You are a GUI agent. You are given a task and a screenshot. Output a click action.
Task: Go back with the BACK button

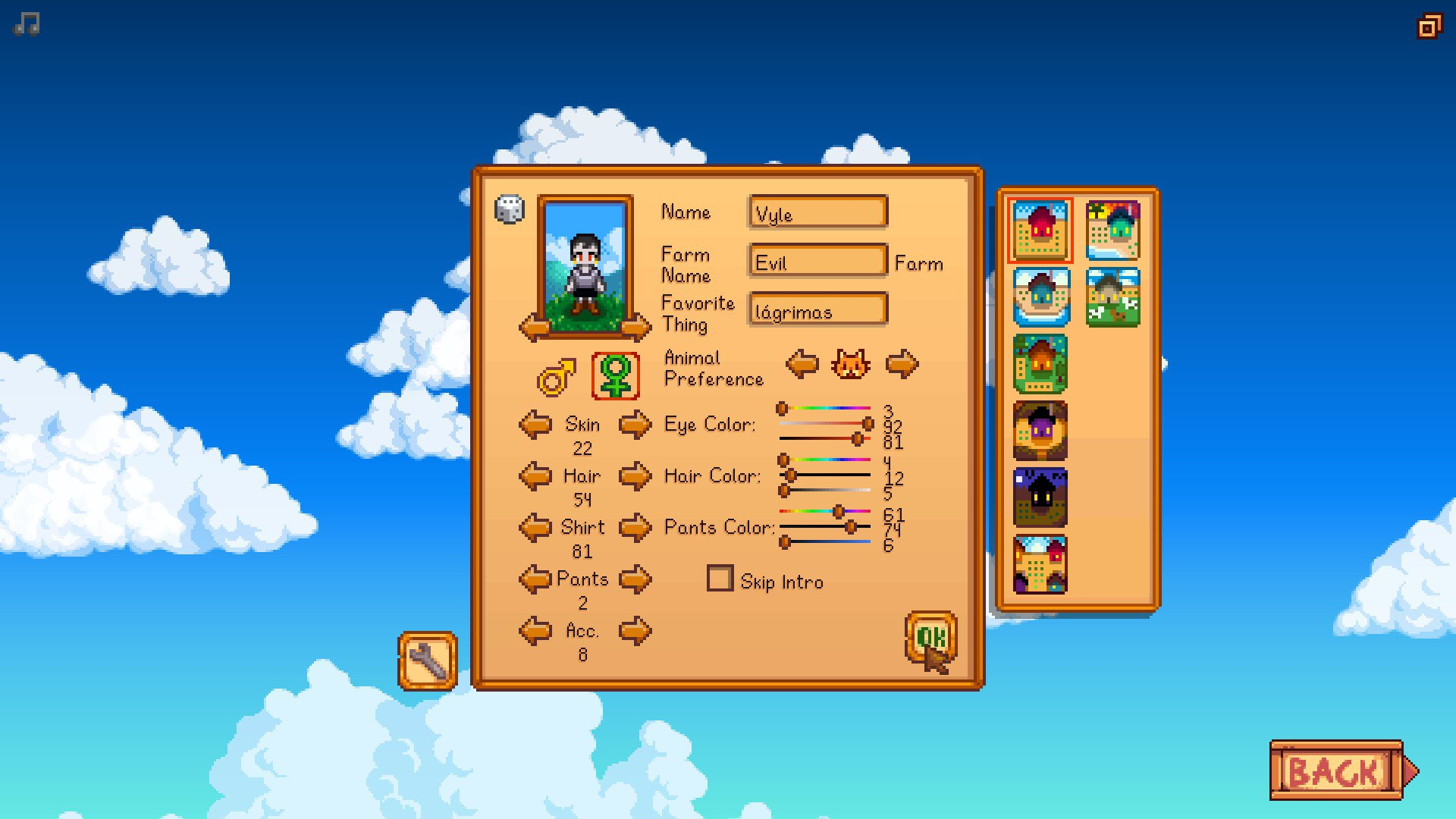(1336, 770)
